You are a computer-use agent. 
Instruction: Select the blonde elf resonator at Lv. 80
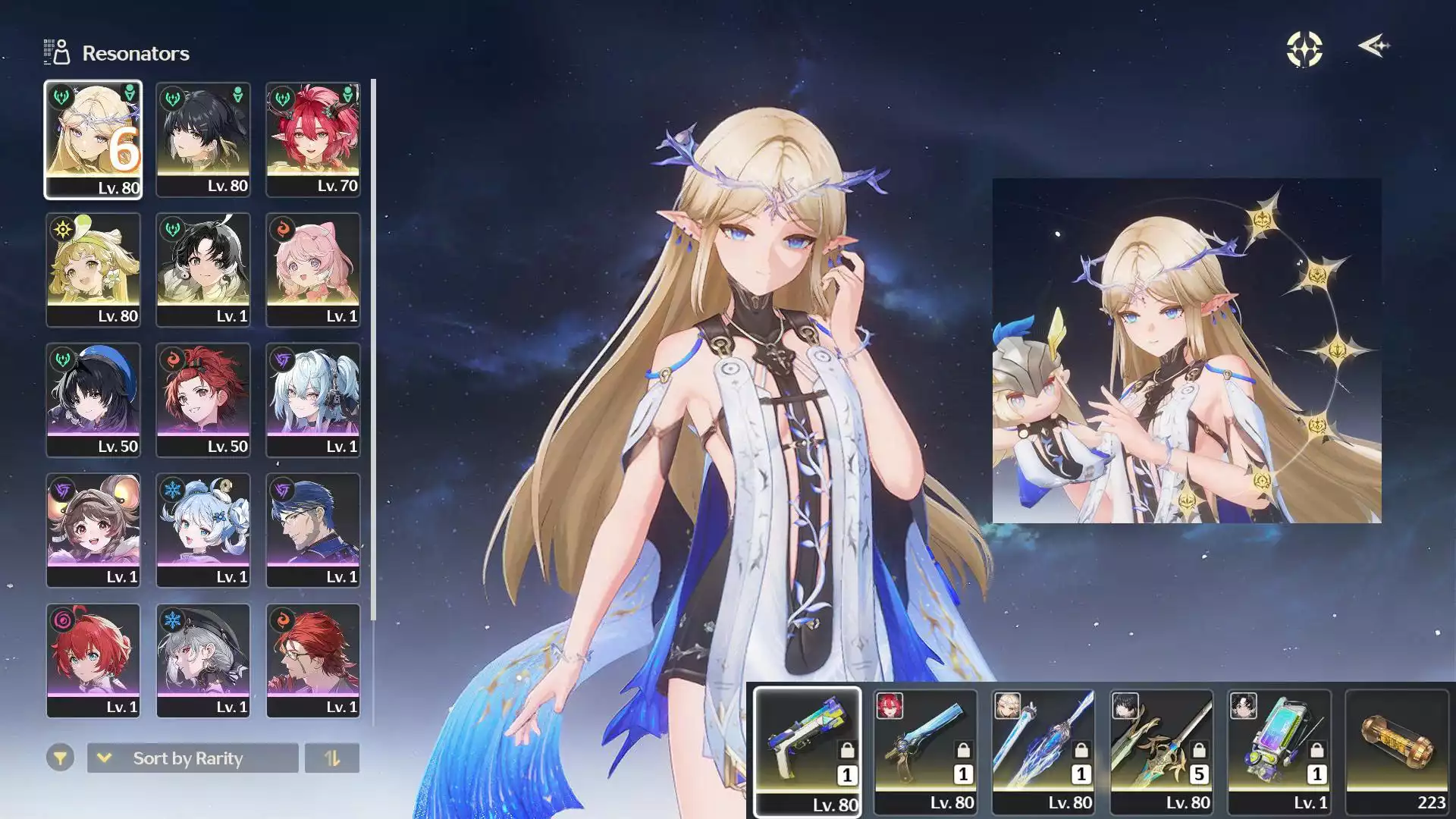pos(93,140)
